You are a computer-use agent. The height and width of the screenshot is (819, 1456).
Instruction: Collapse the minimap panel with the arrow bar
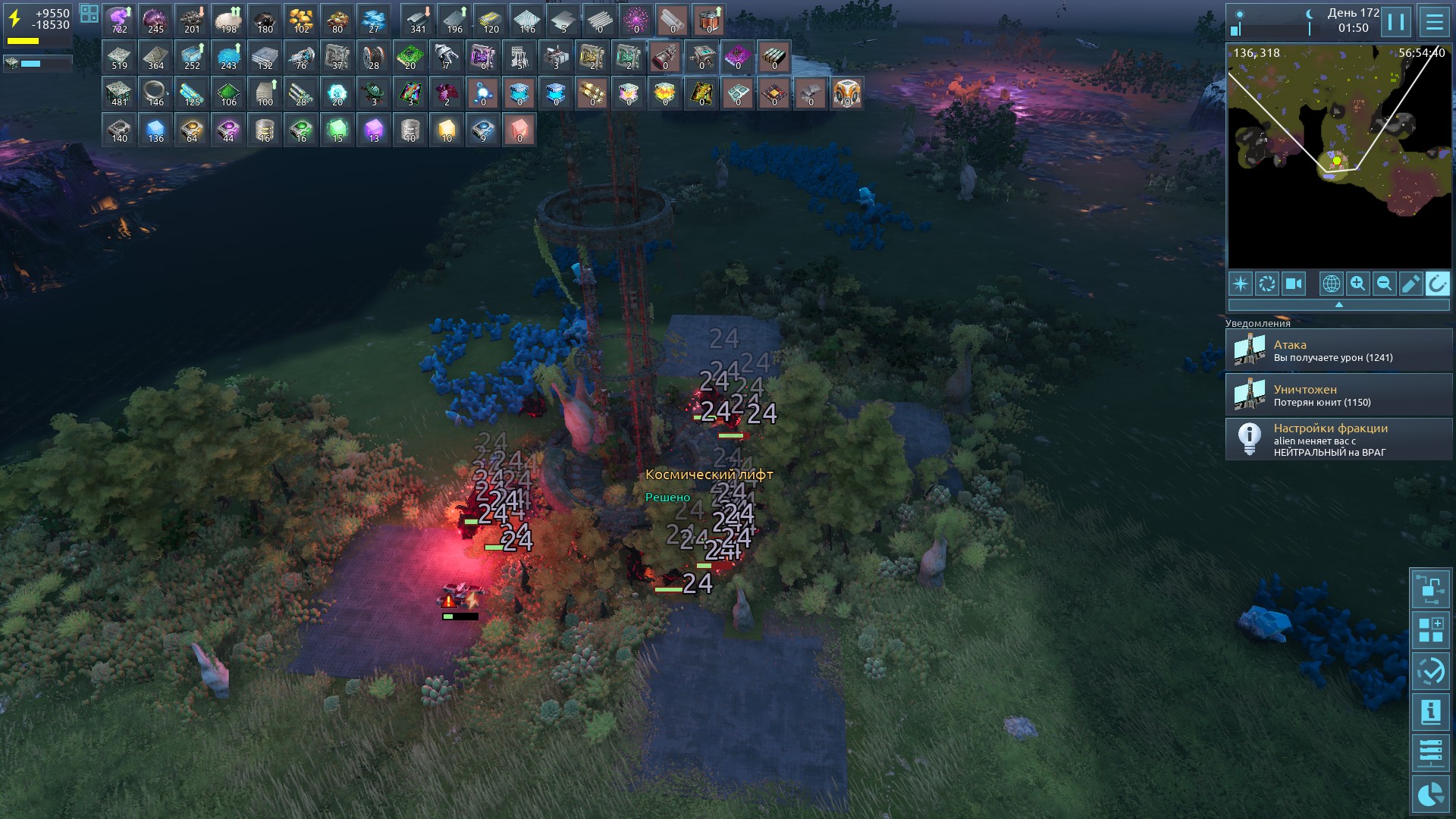(x=1338, y=304)
